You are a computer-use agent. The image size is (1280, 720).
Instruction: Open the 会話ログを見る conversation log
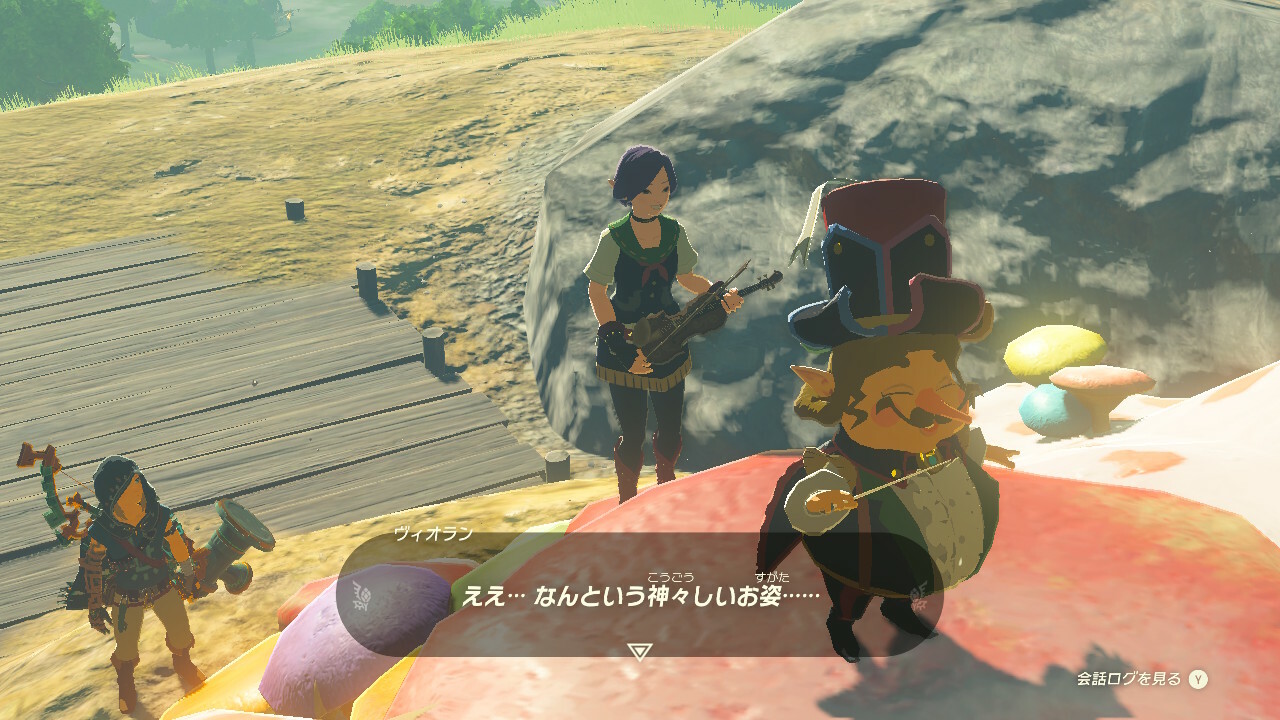(1141, 679)
